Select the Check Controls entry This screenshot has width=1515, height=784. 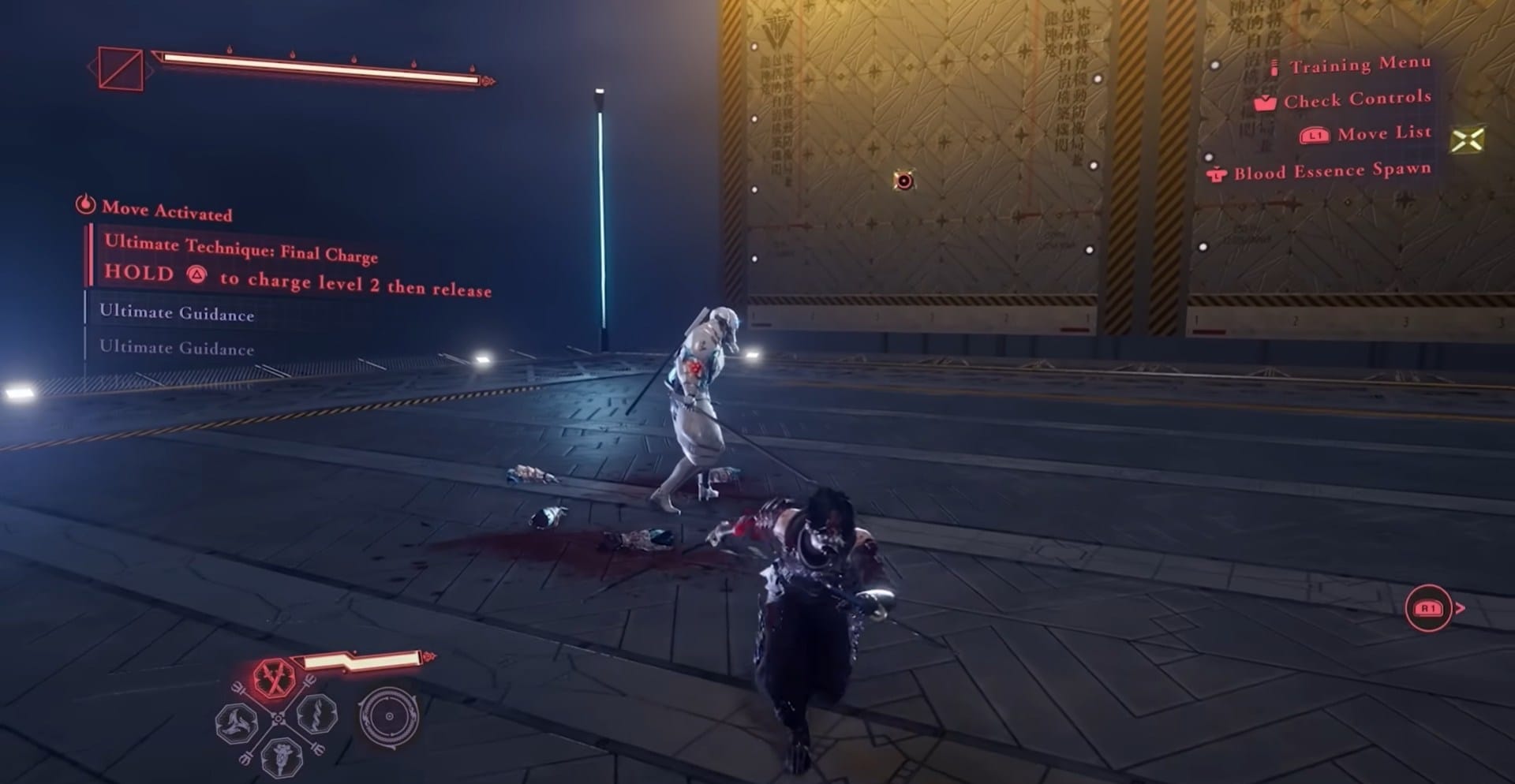click(x=1356, y=99)
